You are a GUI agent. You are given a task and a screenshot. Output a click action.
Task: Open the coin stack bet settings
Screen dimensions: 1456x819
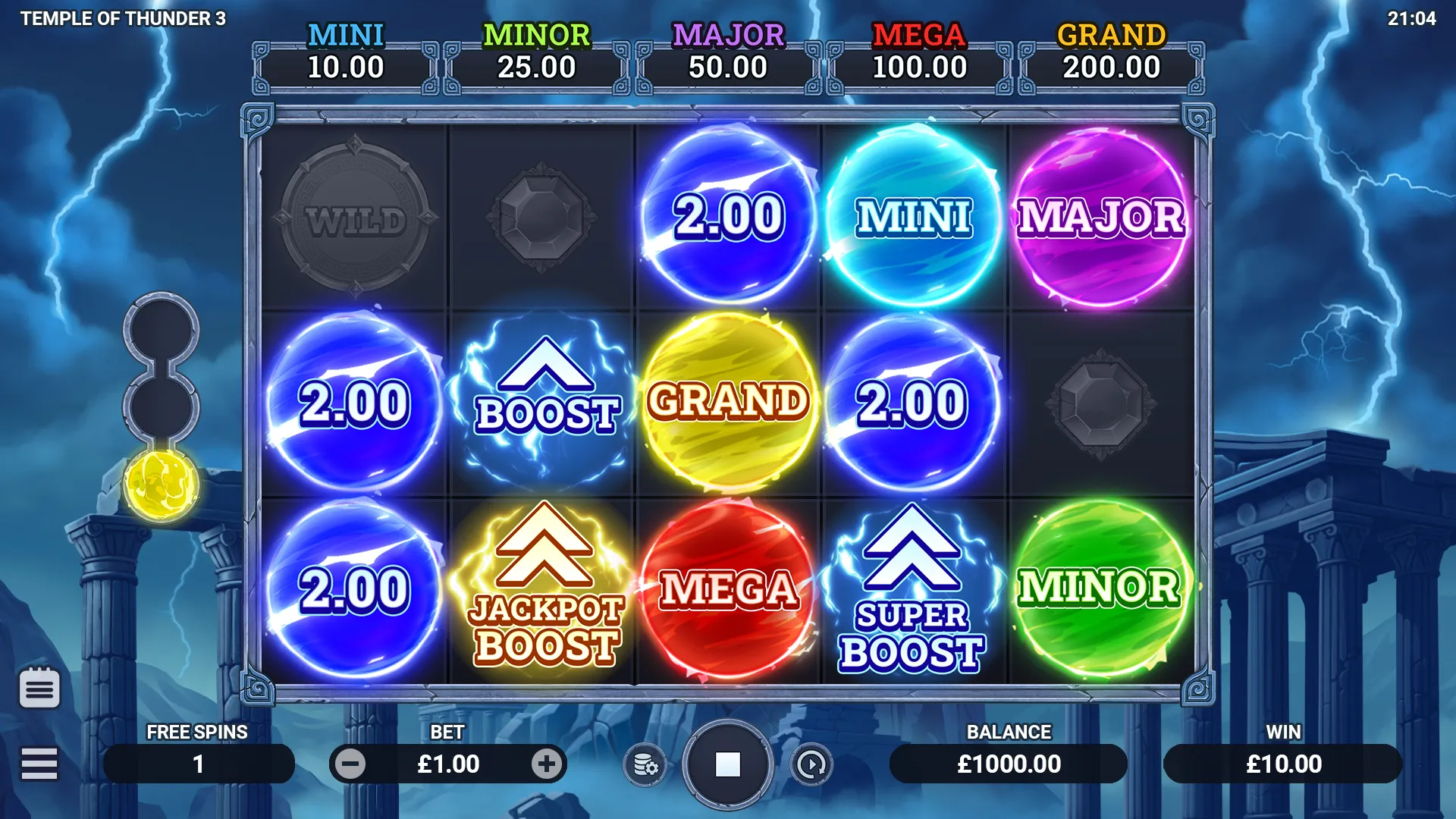[x=645, y=765]
